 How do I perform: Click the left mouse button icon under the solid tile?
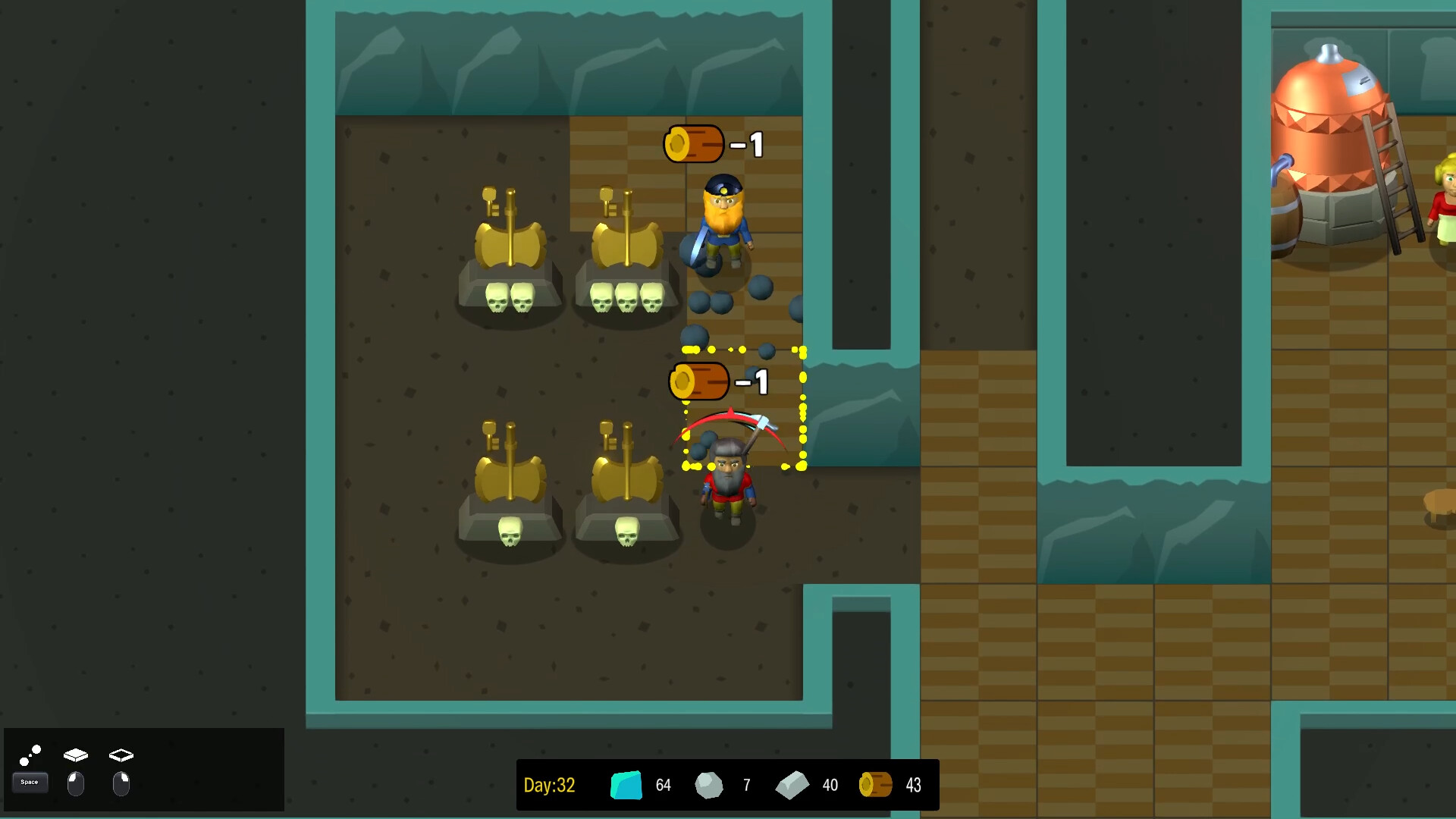pos(76,785)
